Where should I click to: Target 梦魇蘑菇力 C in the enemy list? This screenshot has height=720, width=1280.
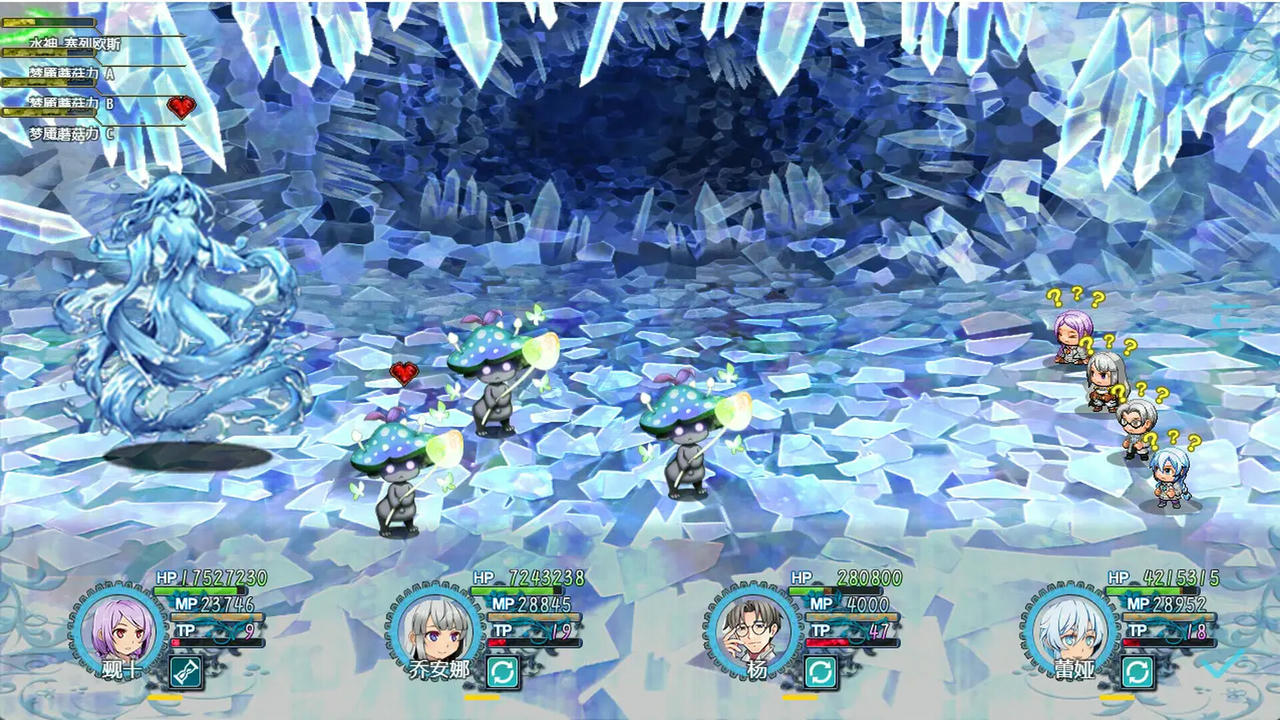click(x=72, y=133)
